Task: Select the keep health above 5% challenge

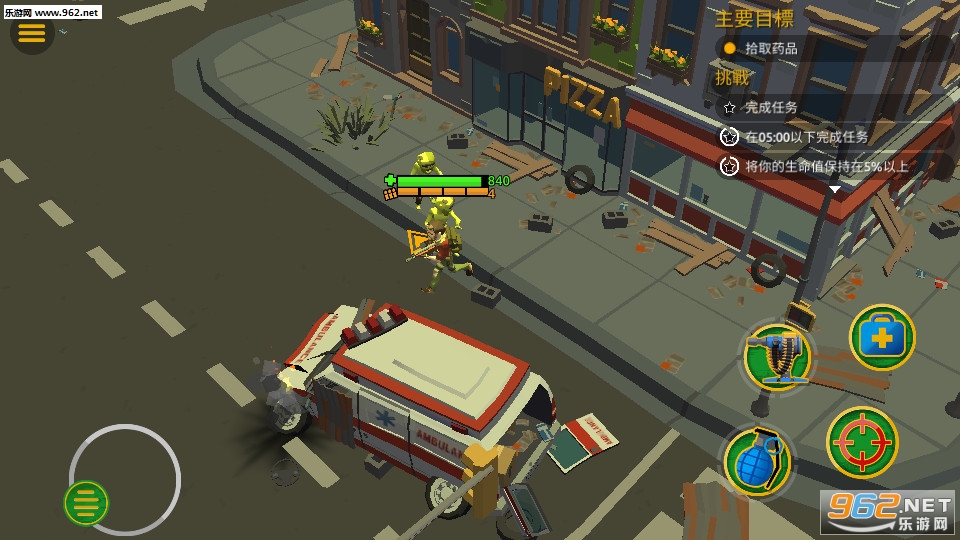Action: coord(825,167)
